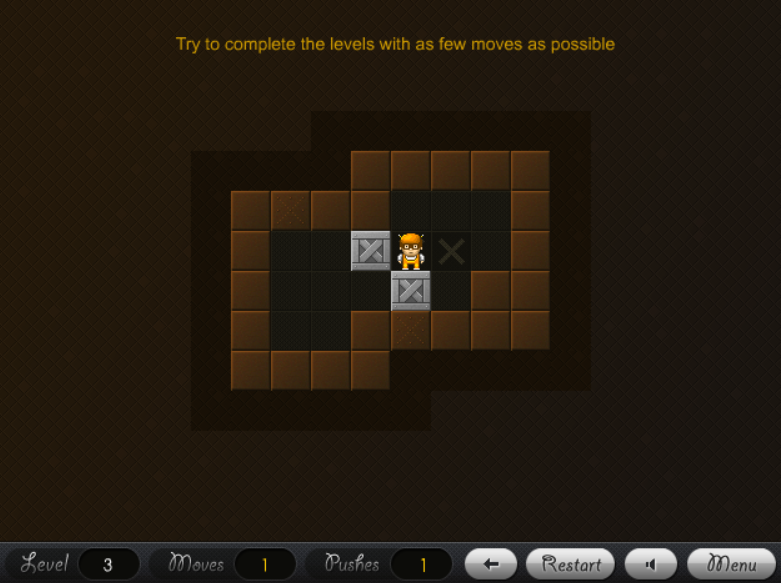
Task: Open the Menu
Action: (732, 564)
